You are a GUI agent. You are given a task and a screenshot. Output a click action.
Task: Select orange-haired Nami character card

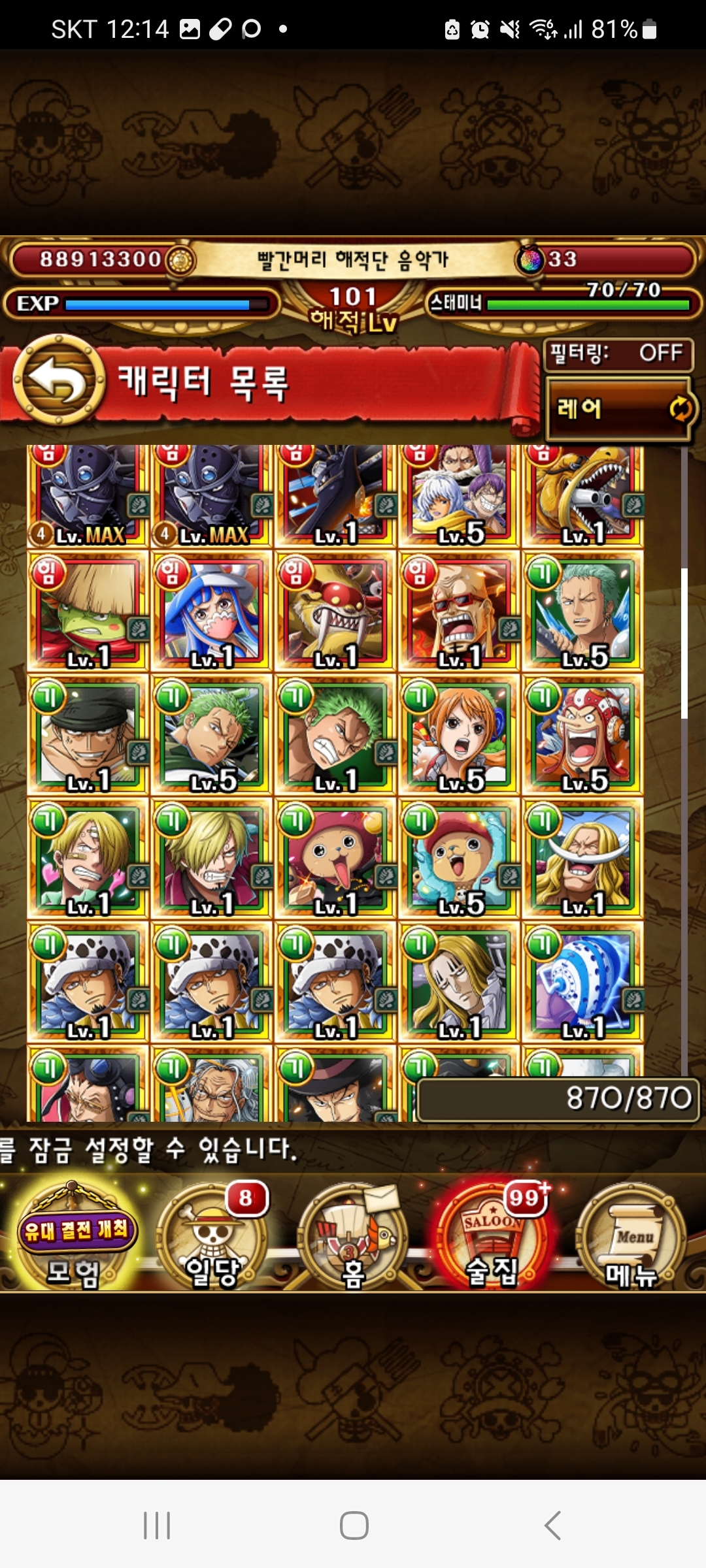pos(459,736)
